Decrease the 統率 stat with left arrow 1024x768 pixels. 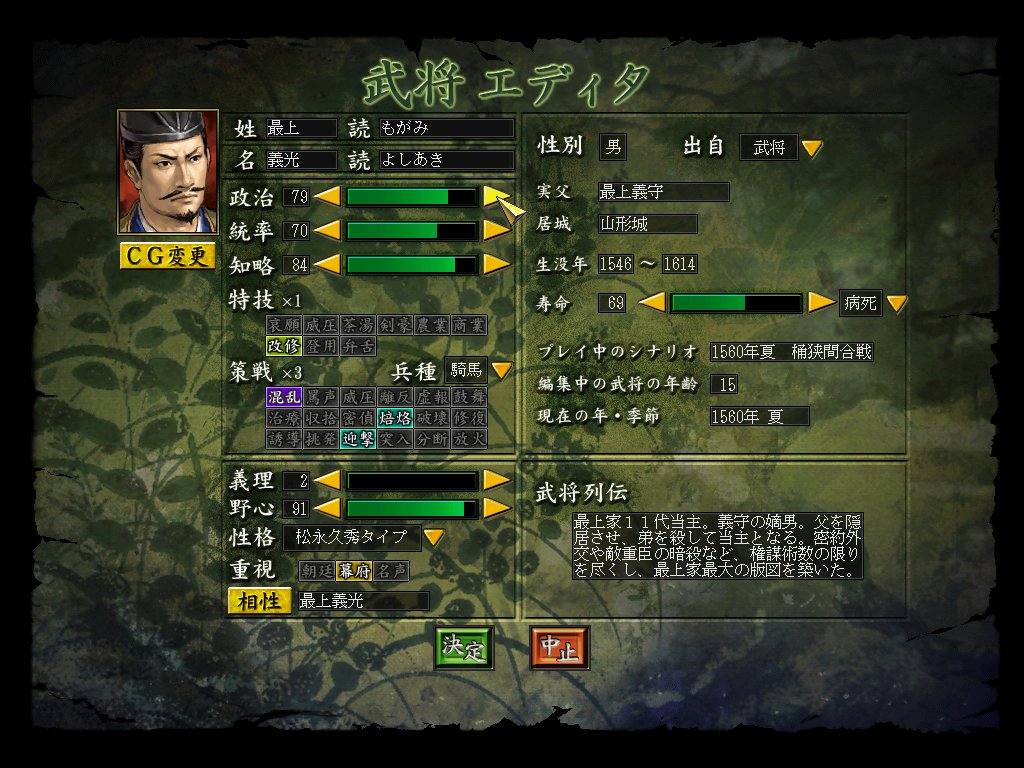[x=328, y=231]
